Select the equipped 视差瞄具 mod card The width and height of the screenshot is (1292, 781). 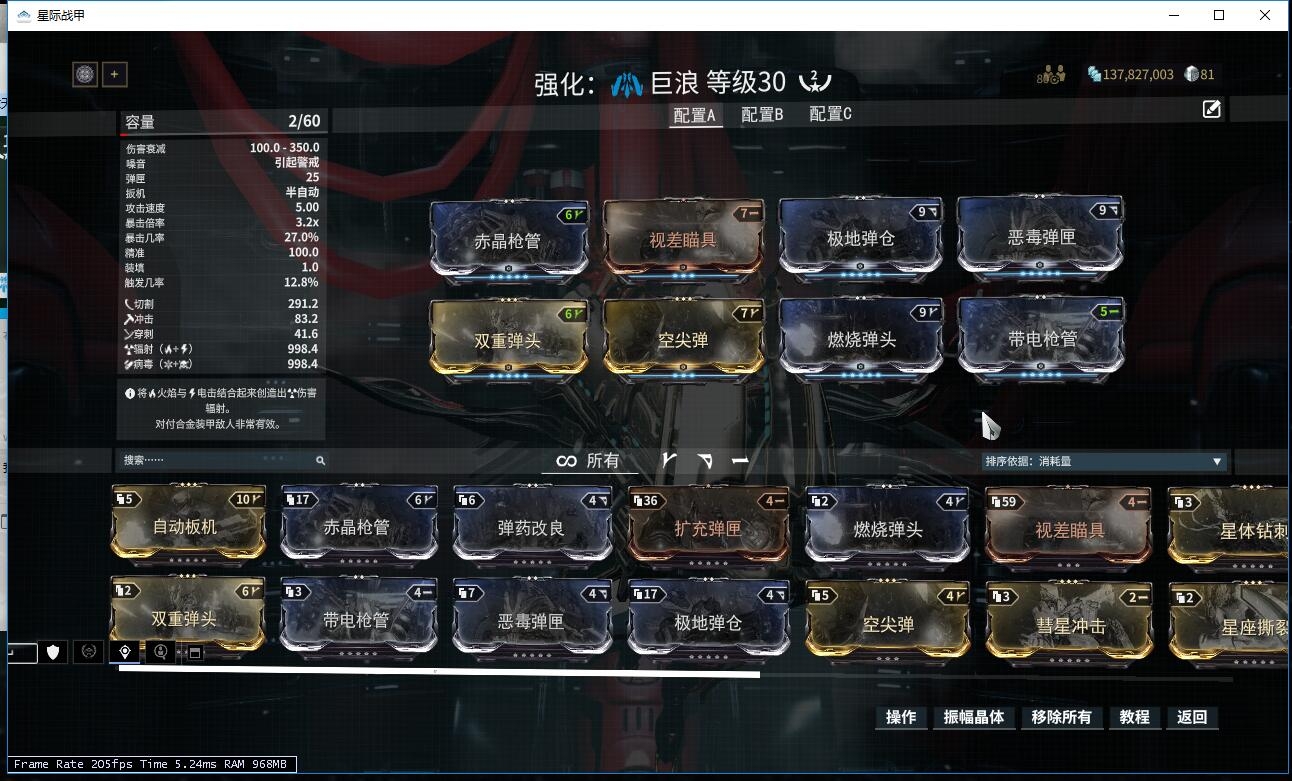click(x=683, y=236)
